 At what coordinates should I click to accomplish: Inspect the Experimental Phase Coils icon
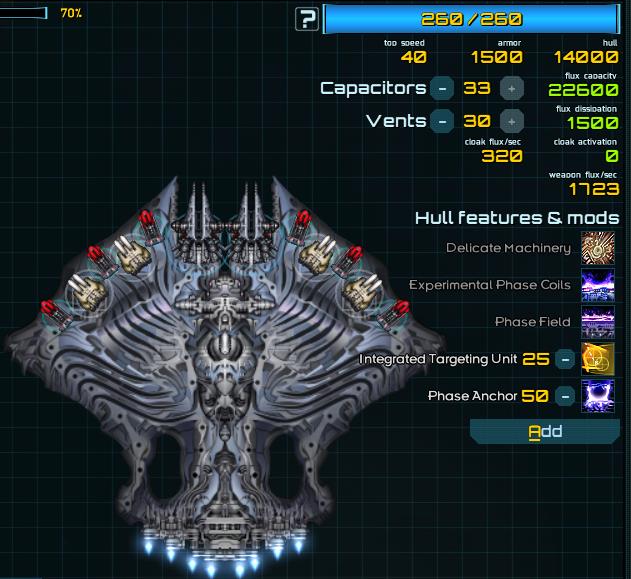[598, 285]
